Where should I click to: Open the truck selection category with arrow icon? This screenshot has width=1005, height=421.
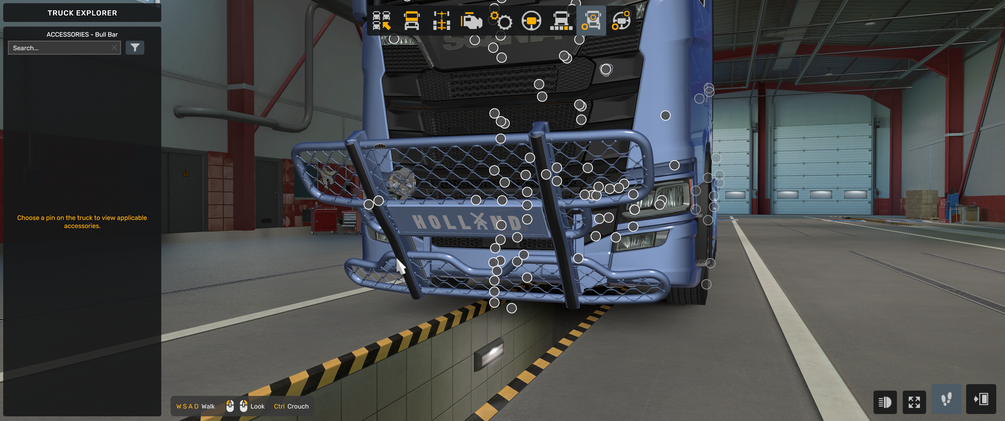381,20
